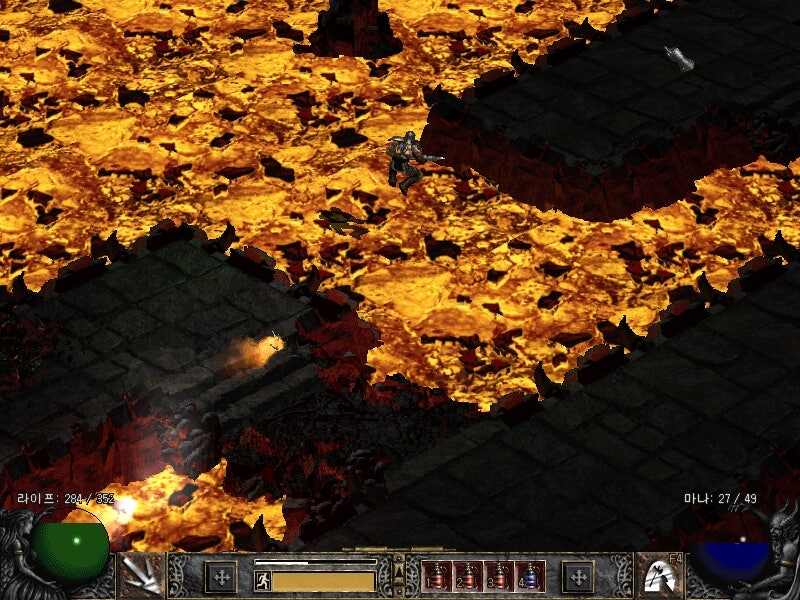Click the left cross-arrow button on the panel
The height and width of the screenshot is (600, 800).
point(220,576)
